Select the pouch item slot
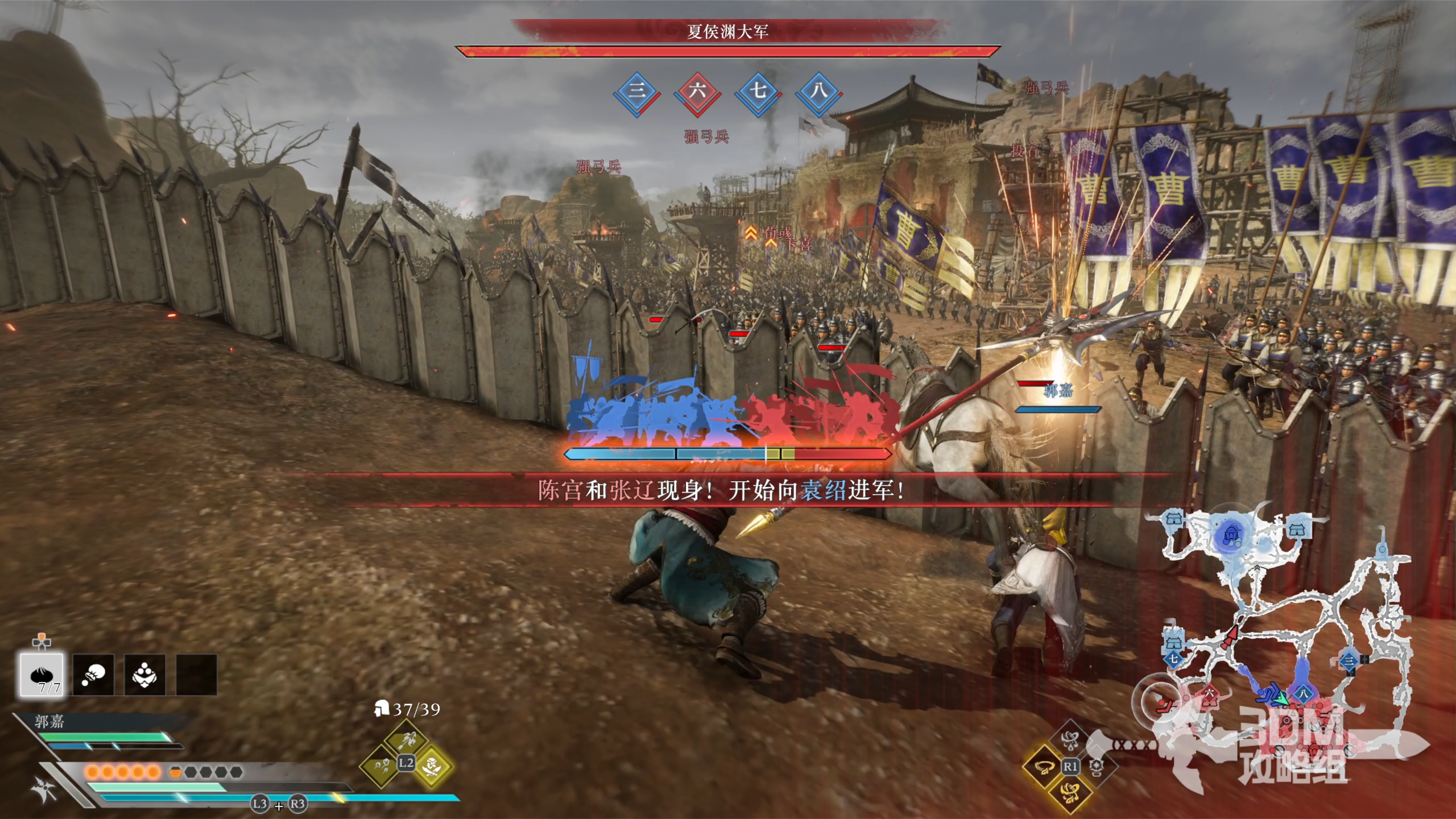Image resolution: width=1456 pixels, height=819 pixels. click(x=93, y=675)
